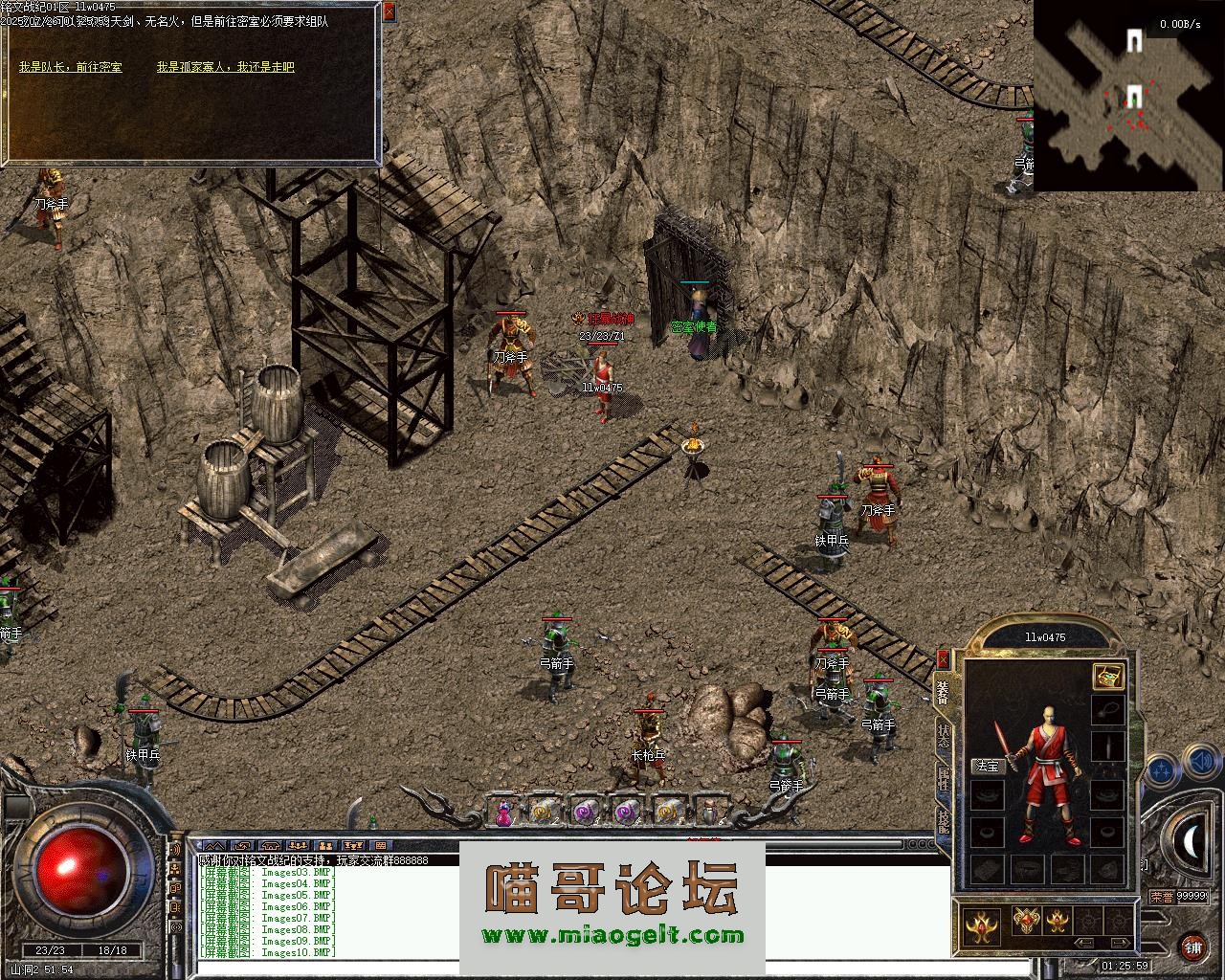Choose the '我是孤家寡人，我还是走吧' dialogue option
The image size is (1225, 980).
(226, 67)
